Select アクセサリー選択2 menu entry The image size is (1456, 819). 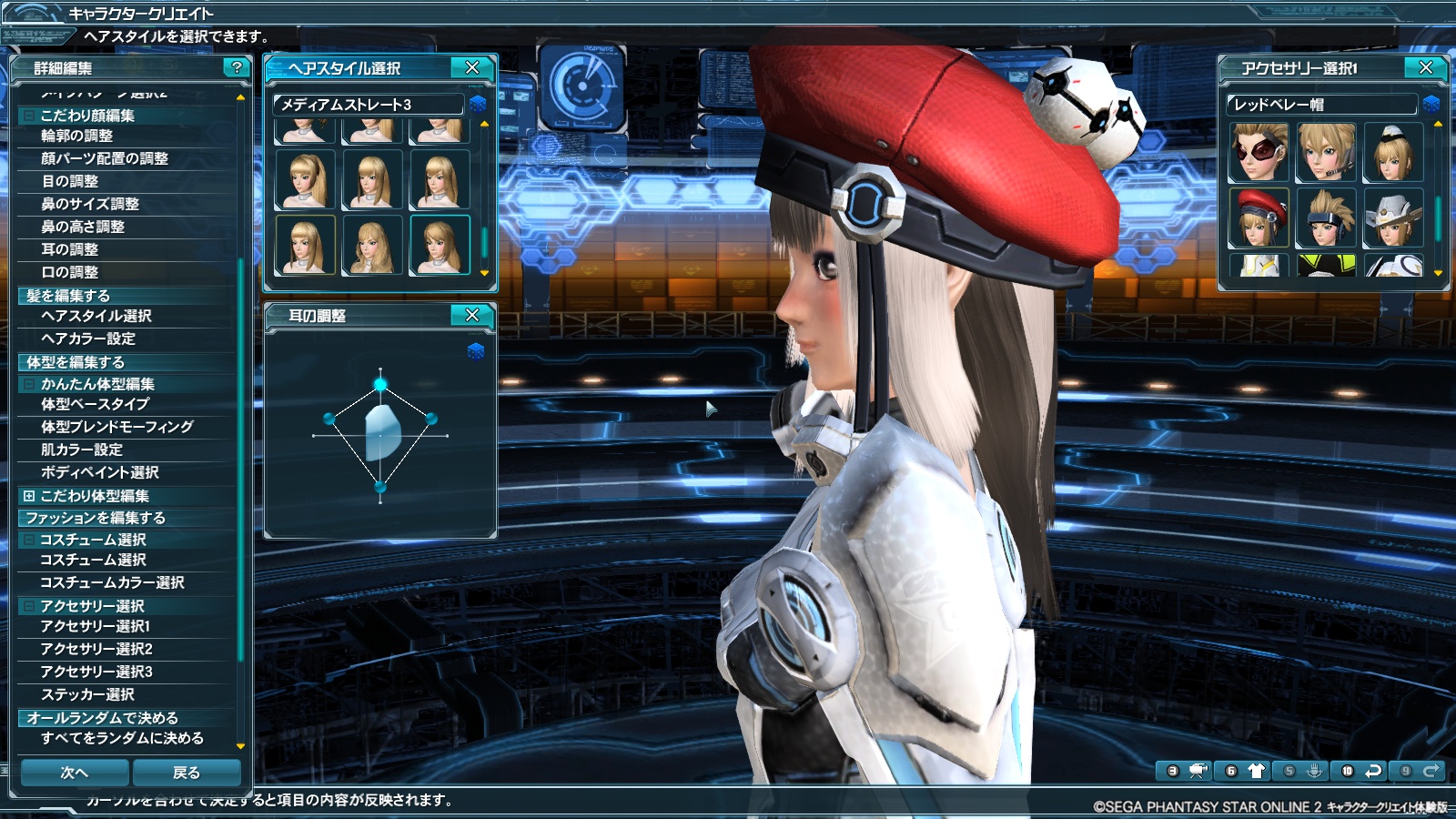96,649
